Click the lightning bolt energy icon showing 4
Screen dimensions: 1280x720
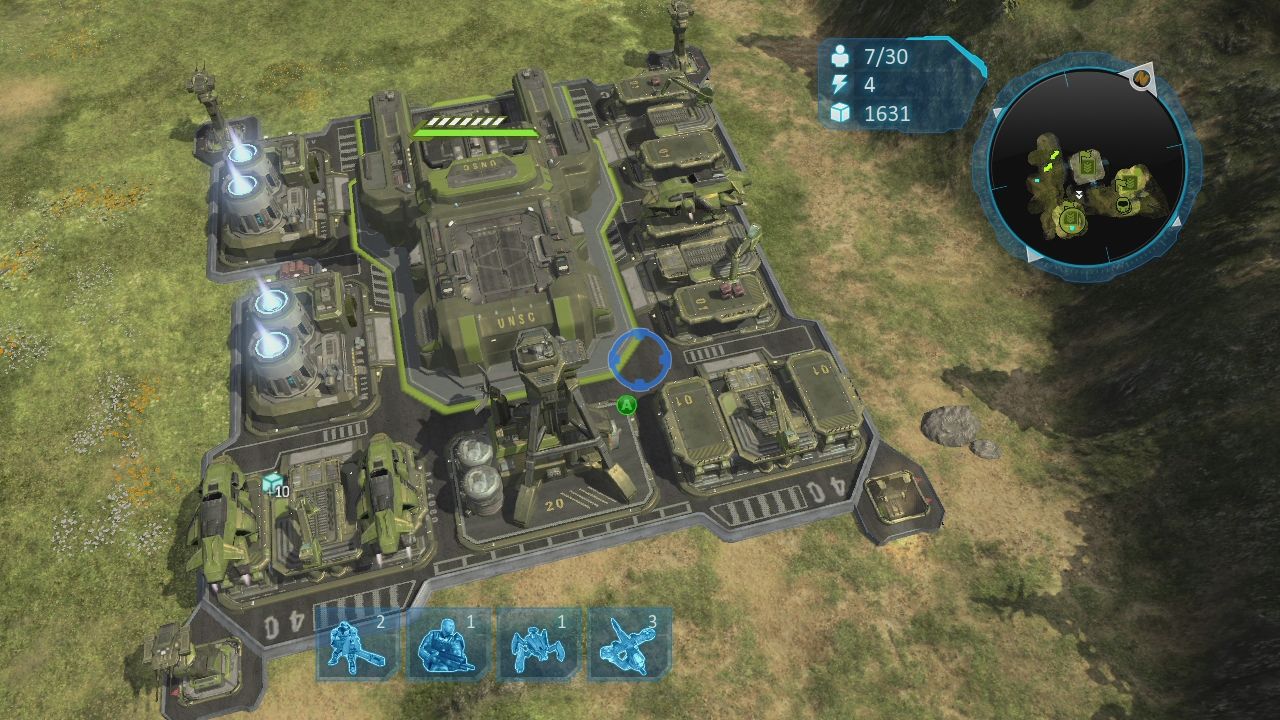pos(842,86)
